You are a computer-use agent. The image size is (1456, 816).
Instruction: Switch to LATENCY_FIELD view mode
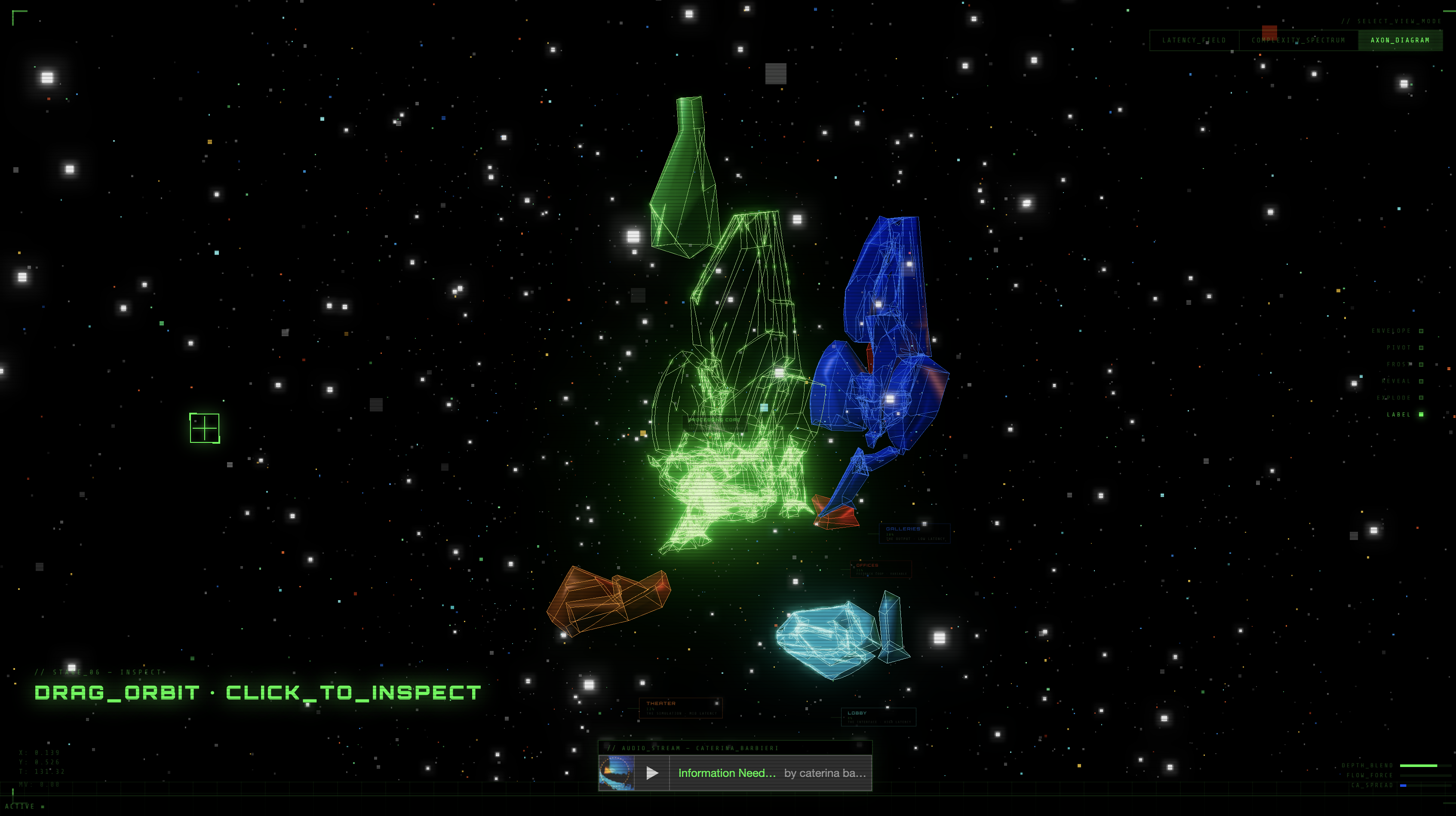coord(1194,40)
